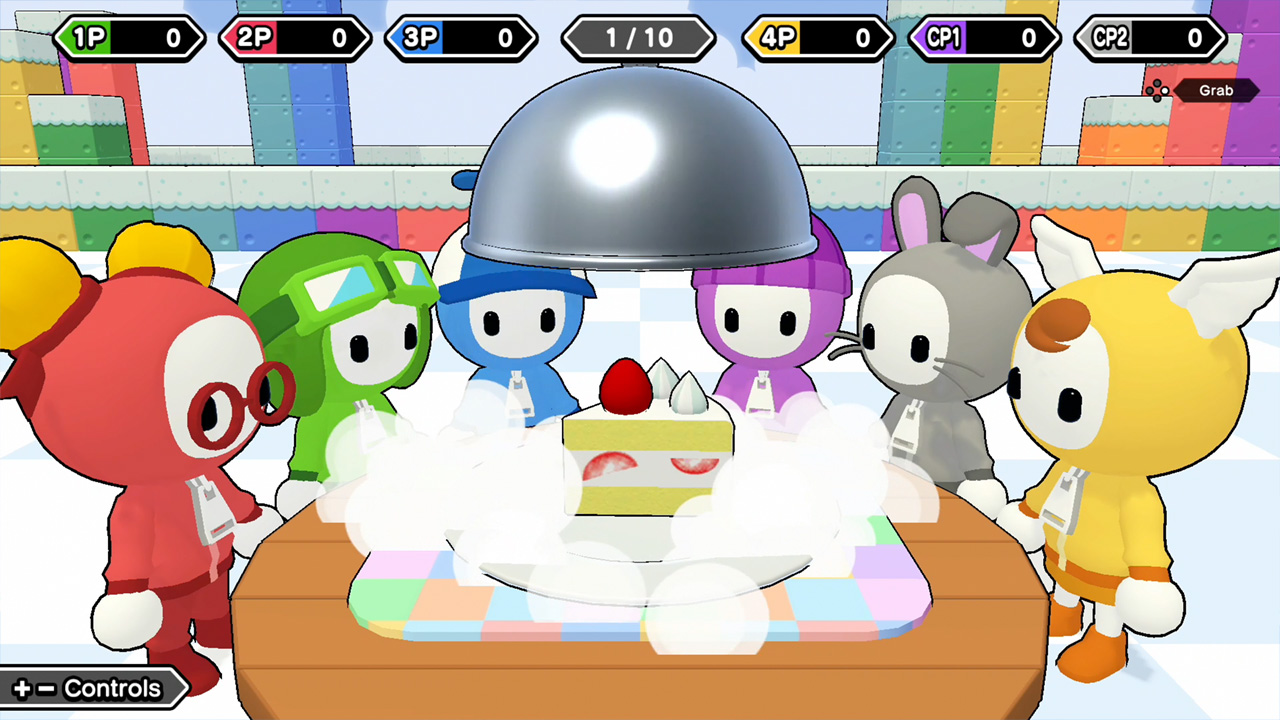Click the plus symbol on the Controls banner
This screenshot has width=1280, height=720.
pos(21,688)
